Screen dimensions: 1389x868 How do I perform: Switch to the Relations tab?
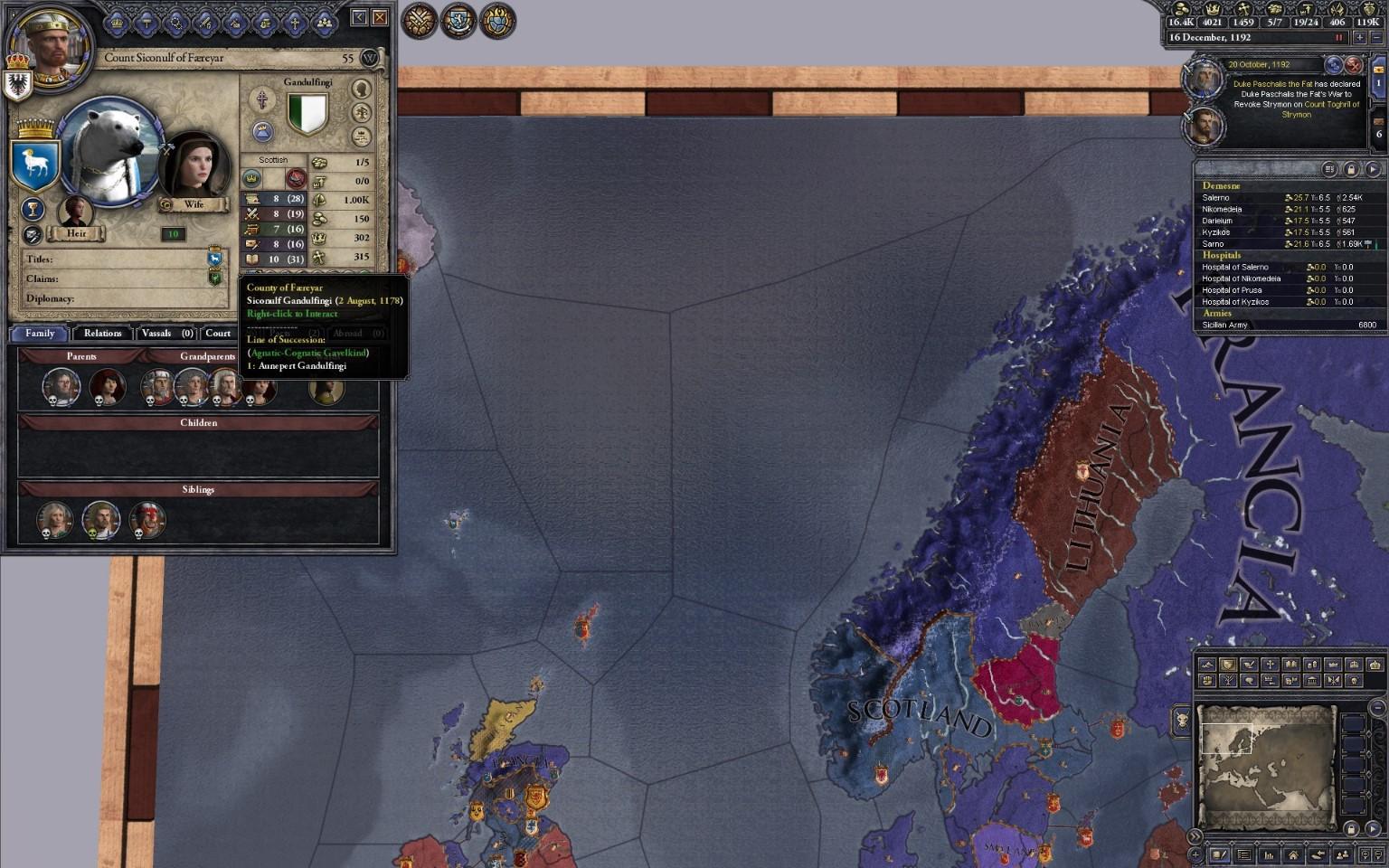coord(102,333)
